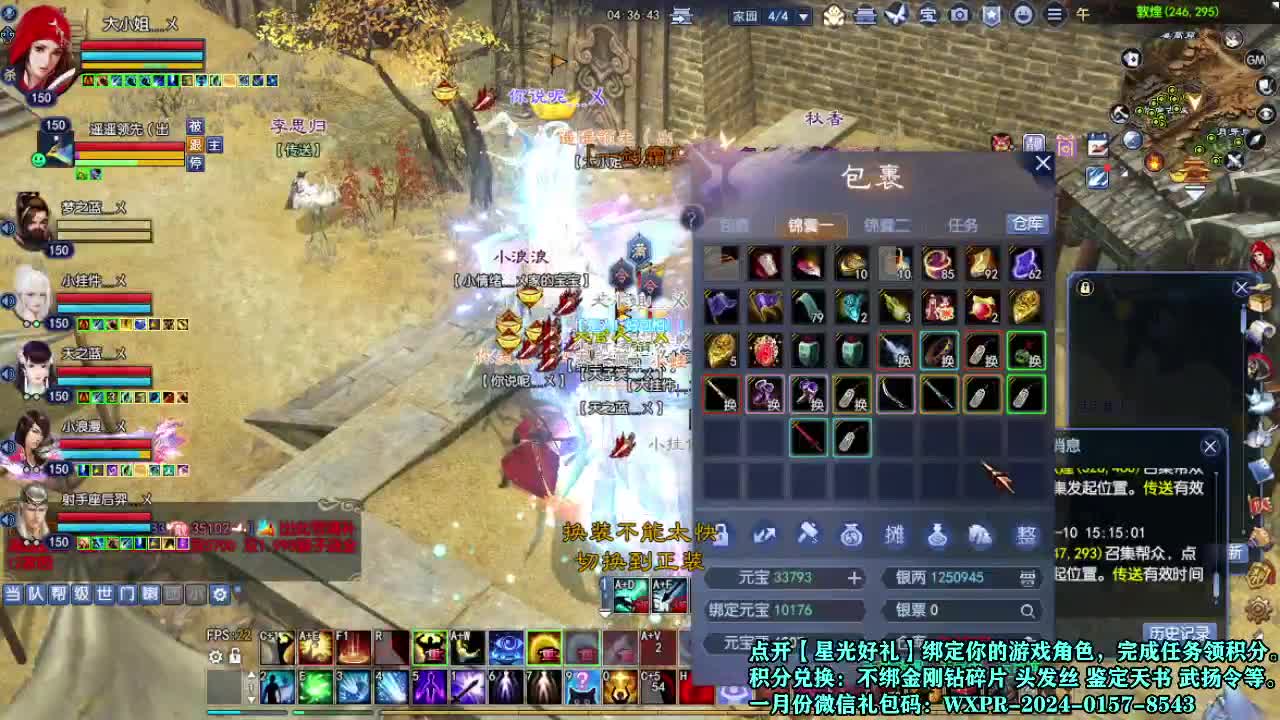Screen dimensions: 1280x720
Task: Open the camera screenshot icon on the top bar
Action: tap(958, 15)
